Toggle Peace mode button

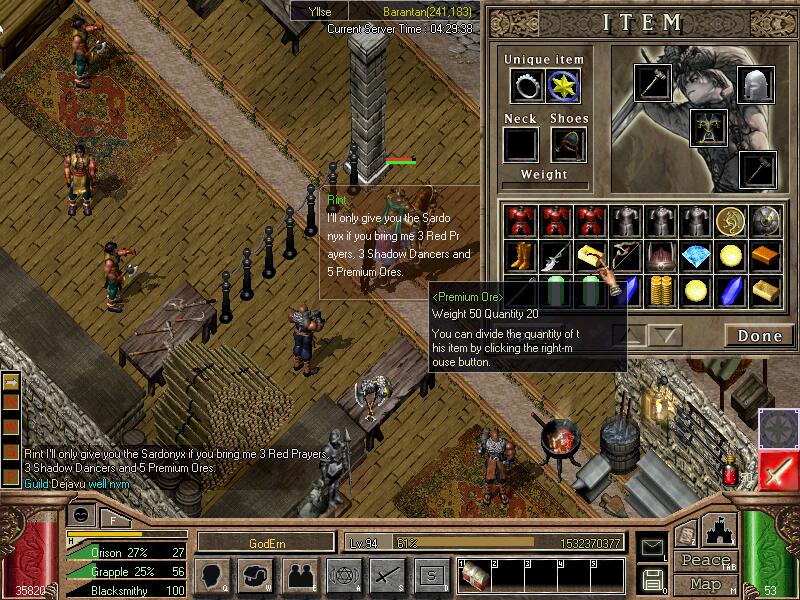705,560
